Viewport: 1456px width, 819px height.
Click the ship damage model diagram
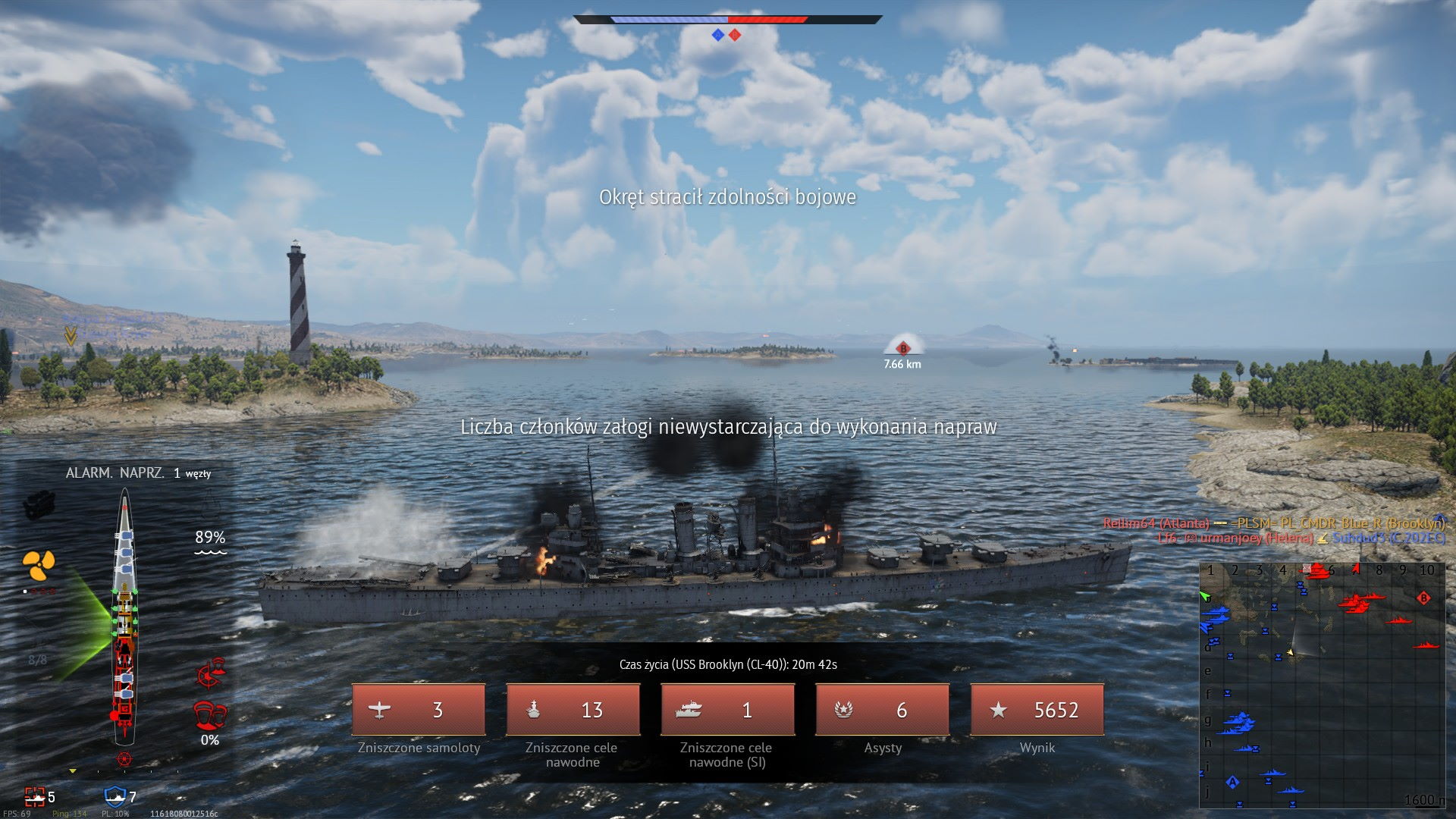[124, 616]
